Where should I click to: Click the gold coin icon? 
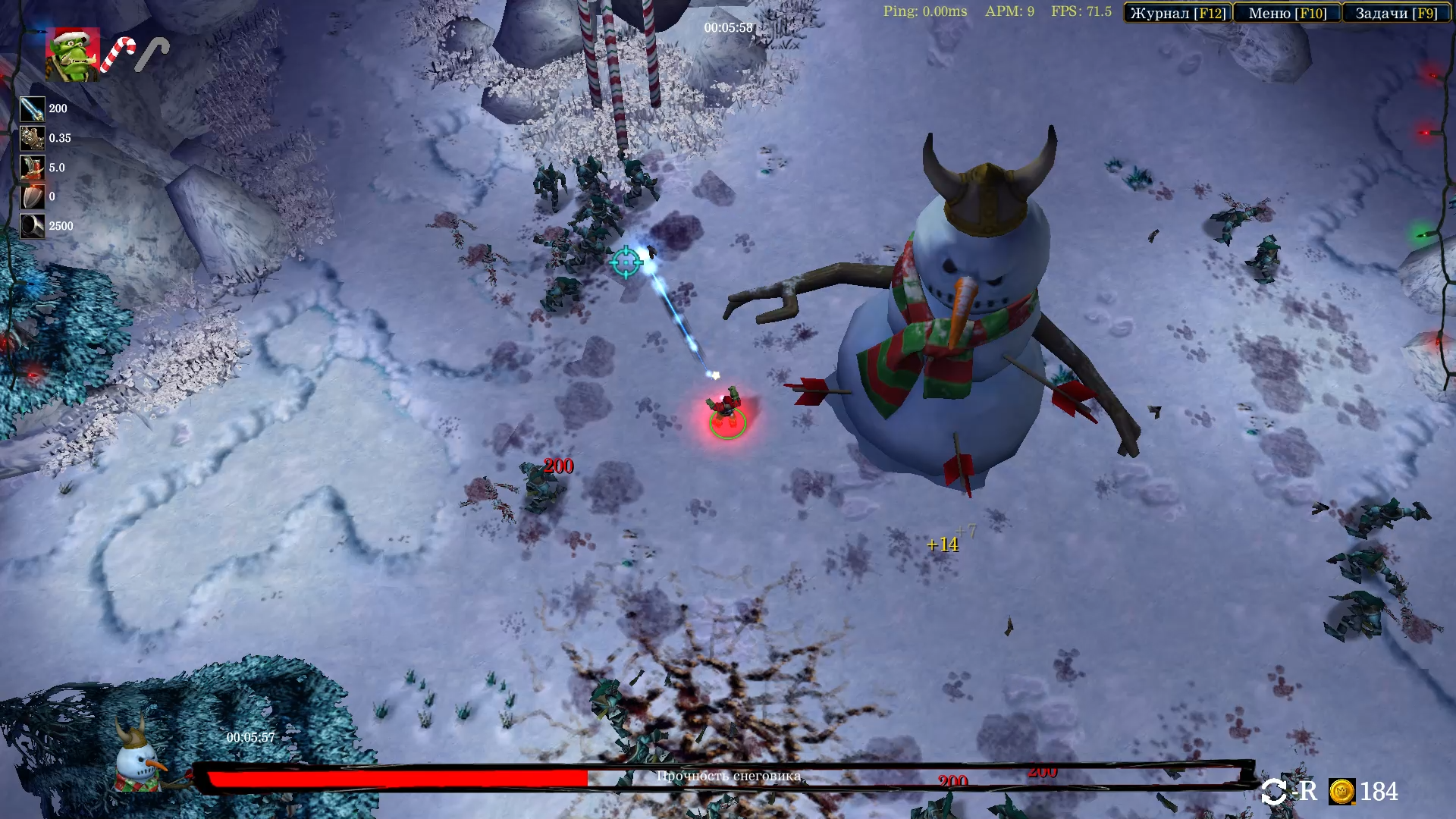(x=1341, y=792)
